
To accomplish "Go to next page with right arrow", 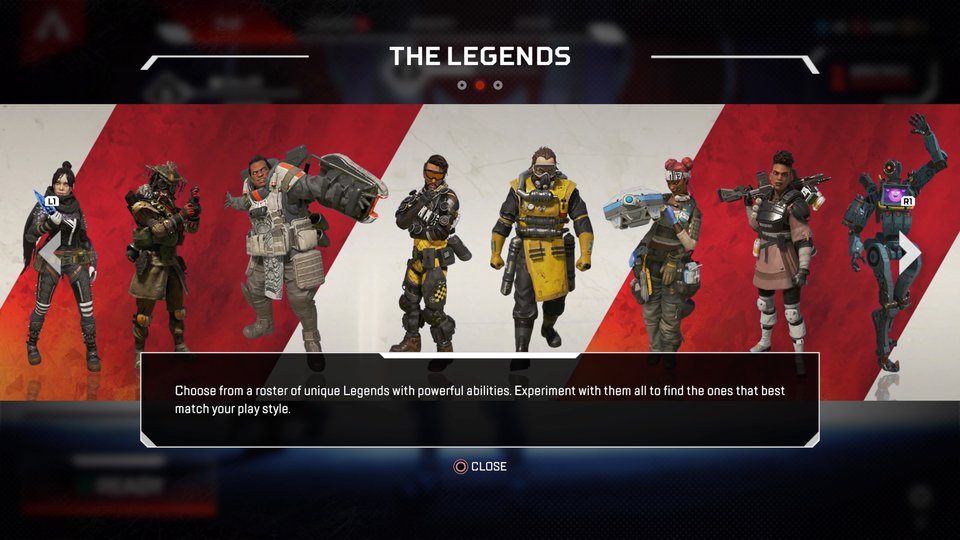I will tap(909, 251).
